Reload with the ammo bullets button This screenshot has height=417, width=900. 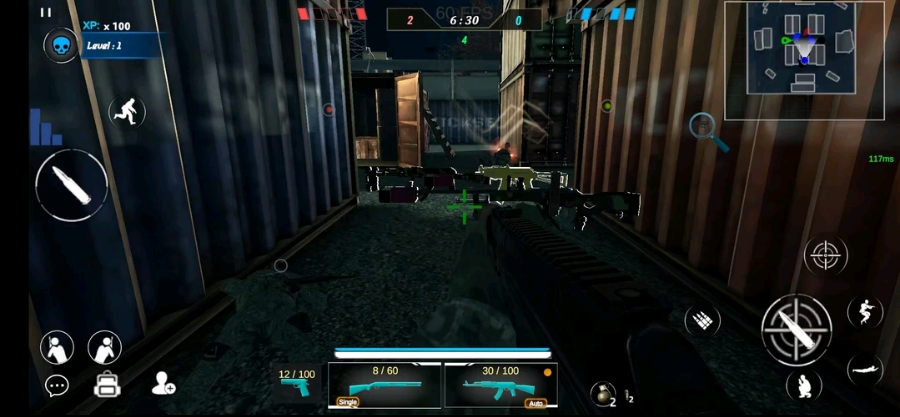point(703,320)
